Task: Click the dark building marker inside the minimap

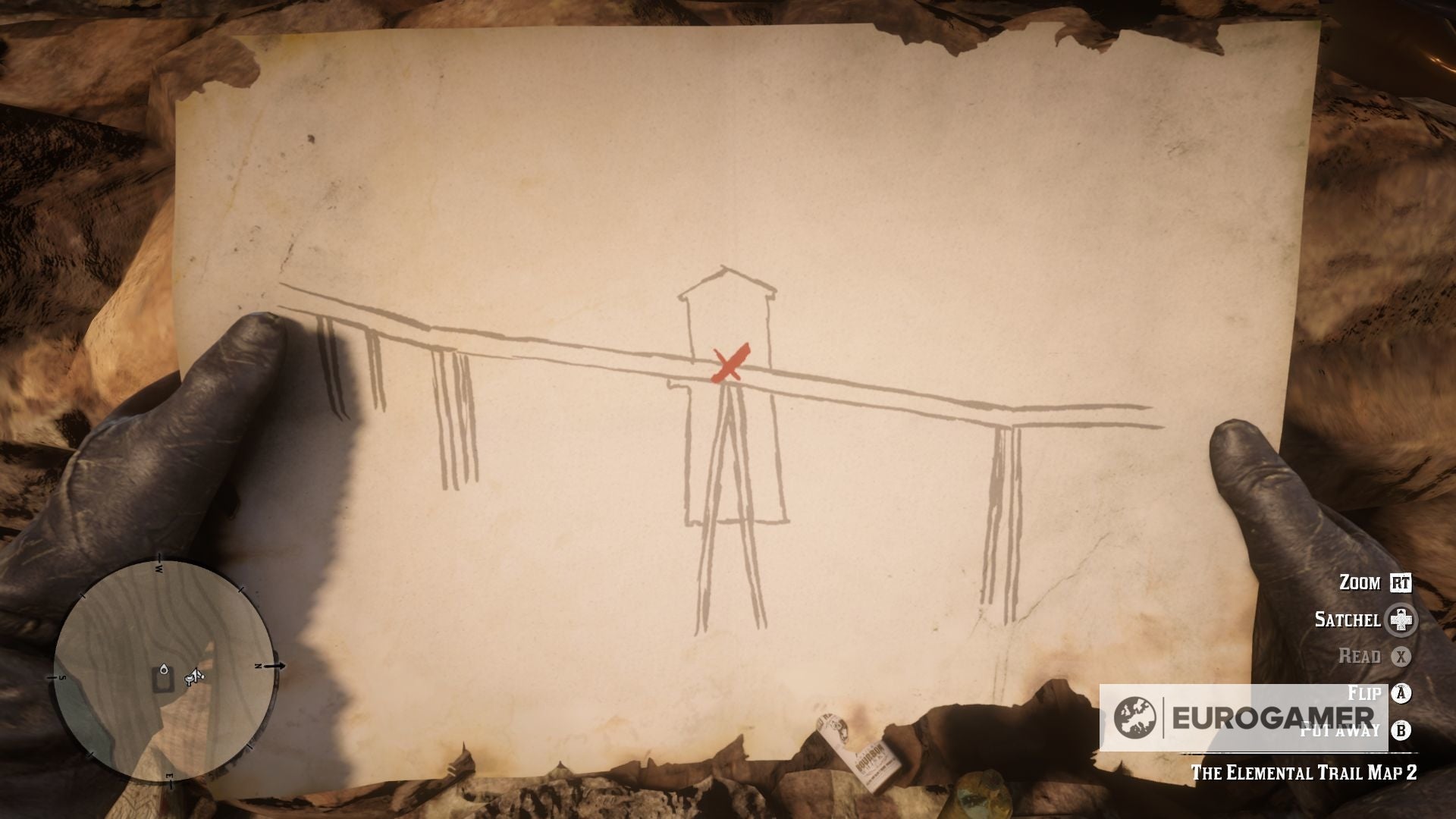Action: [x=162, y=682]
